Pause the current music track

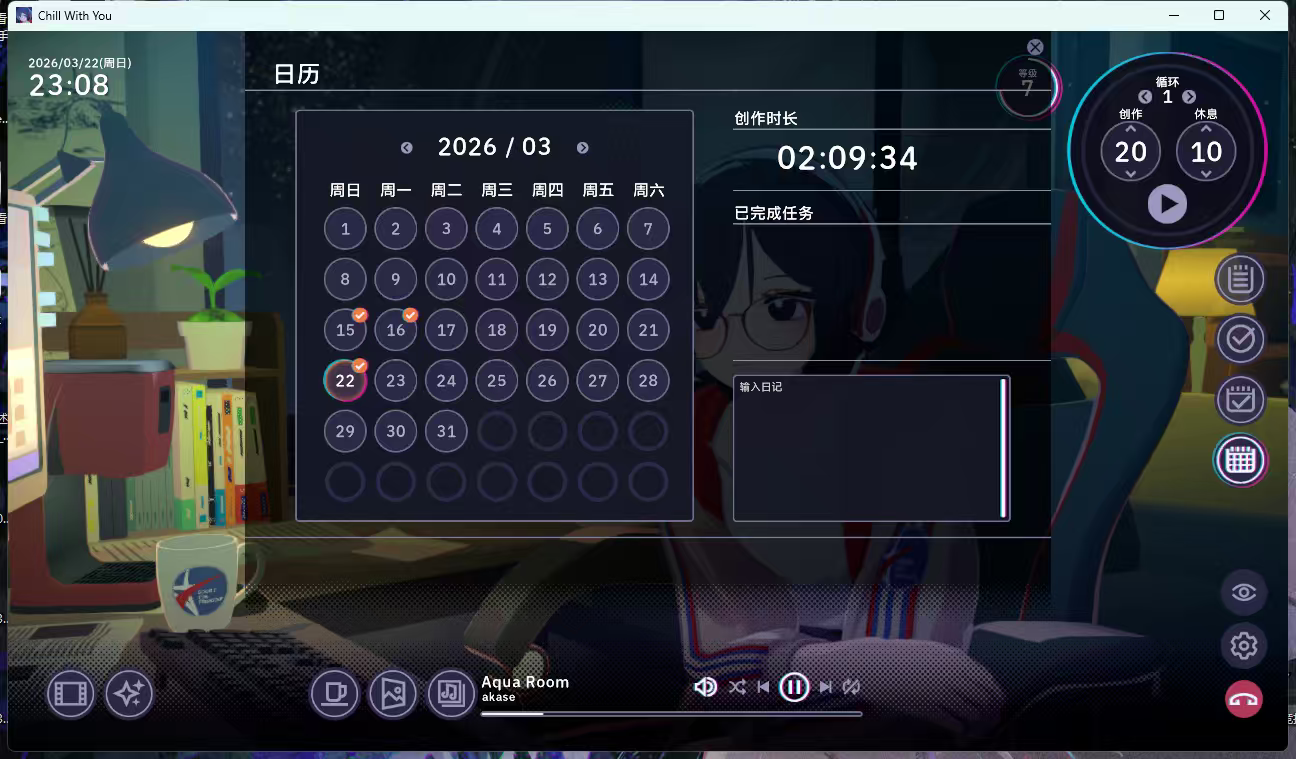(794, 687)
